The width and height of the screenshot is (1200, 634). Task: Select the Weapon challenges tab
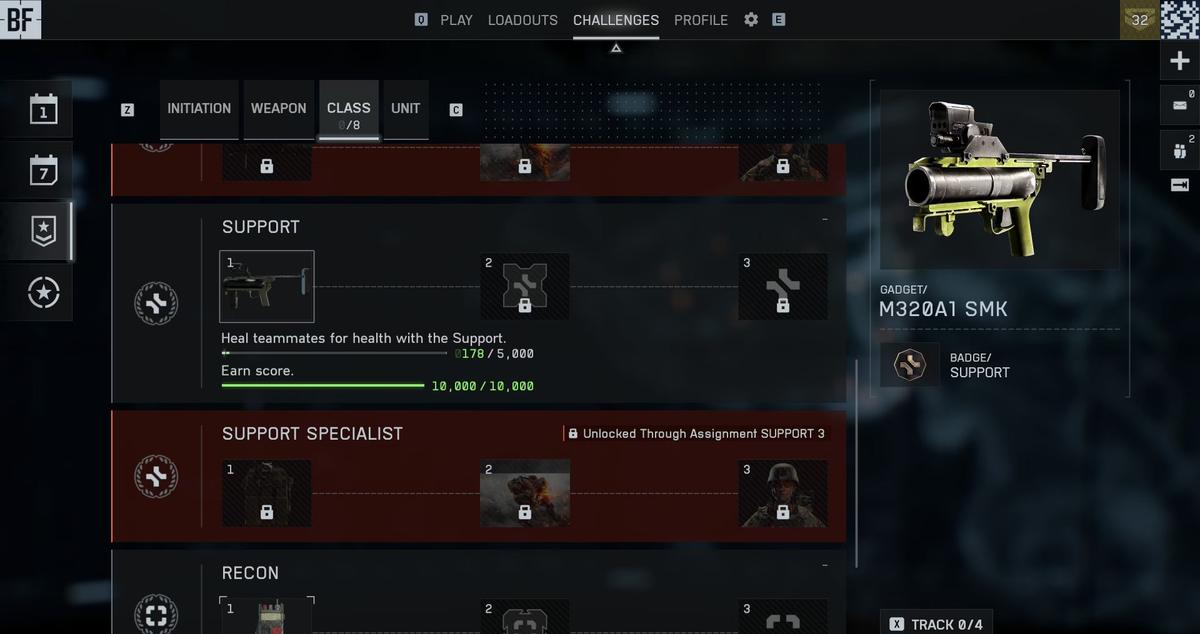(278, 109)
